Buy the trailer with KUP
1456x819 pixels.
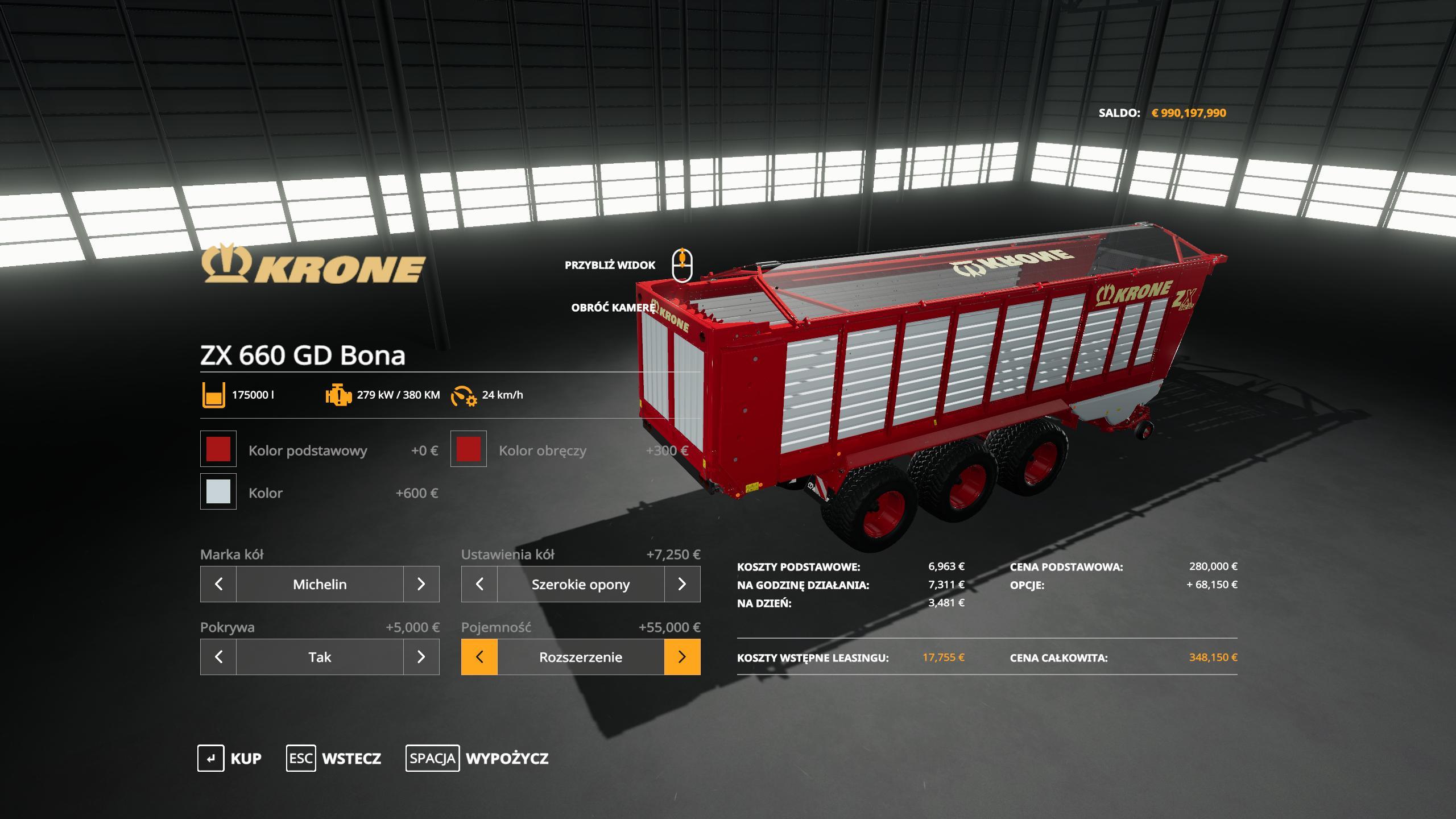pyautogui.click(x=230, y=758)
